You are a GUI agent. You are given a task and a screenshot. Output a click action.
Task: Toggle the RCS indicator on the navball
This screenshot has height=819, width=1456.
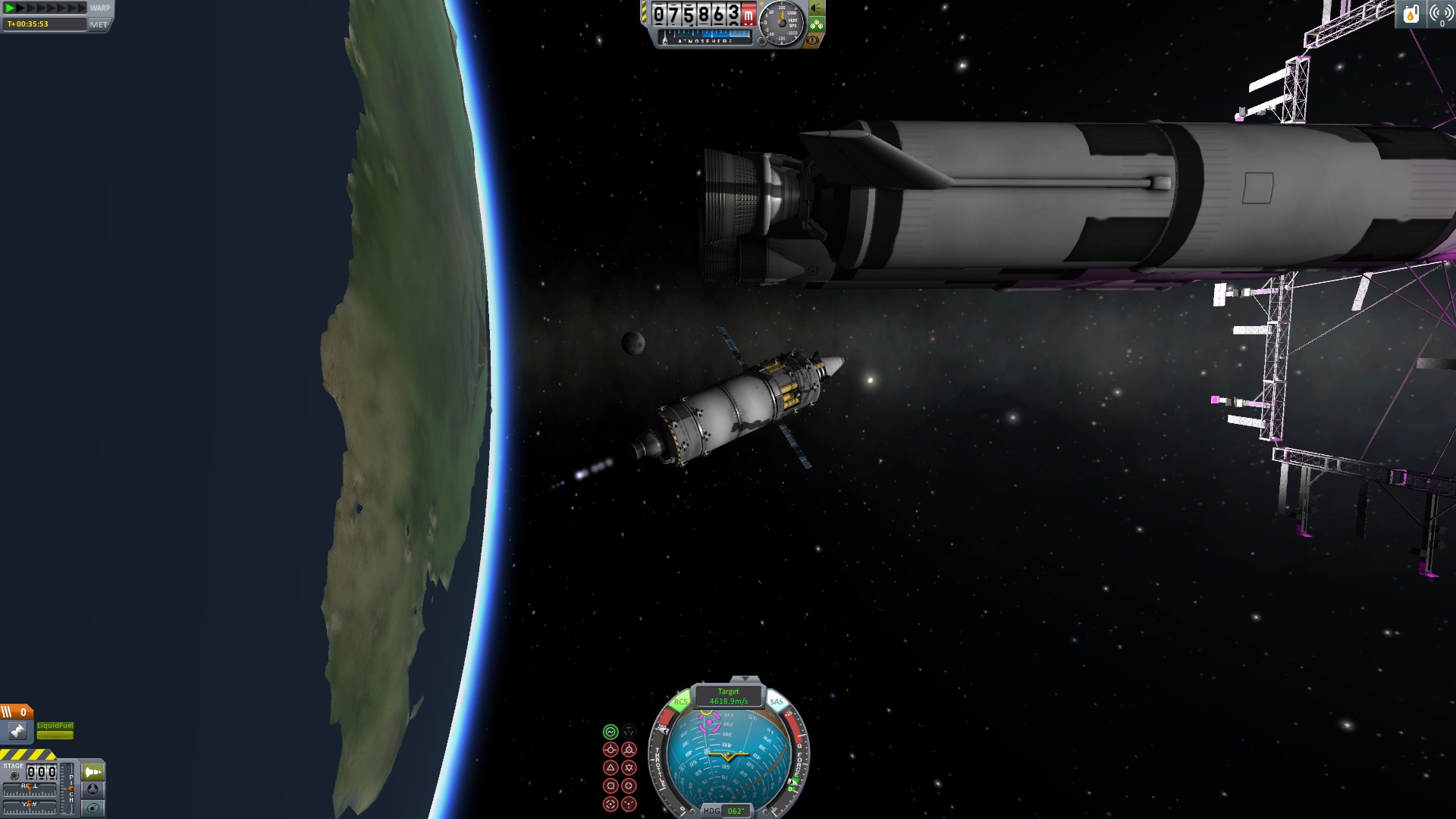[680, 701]
